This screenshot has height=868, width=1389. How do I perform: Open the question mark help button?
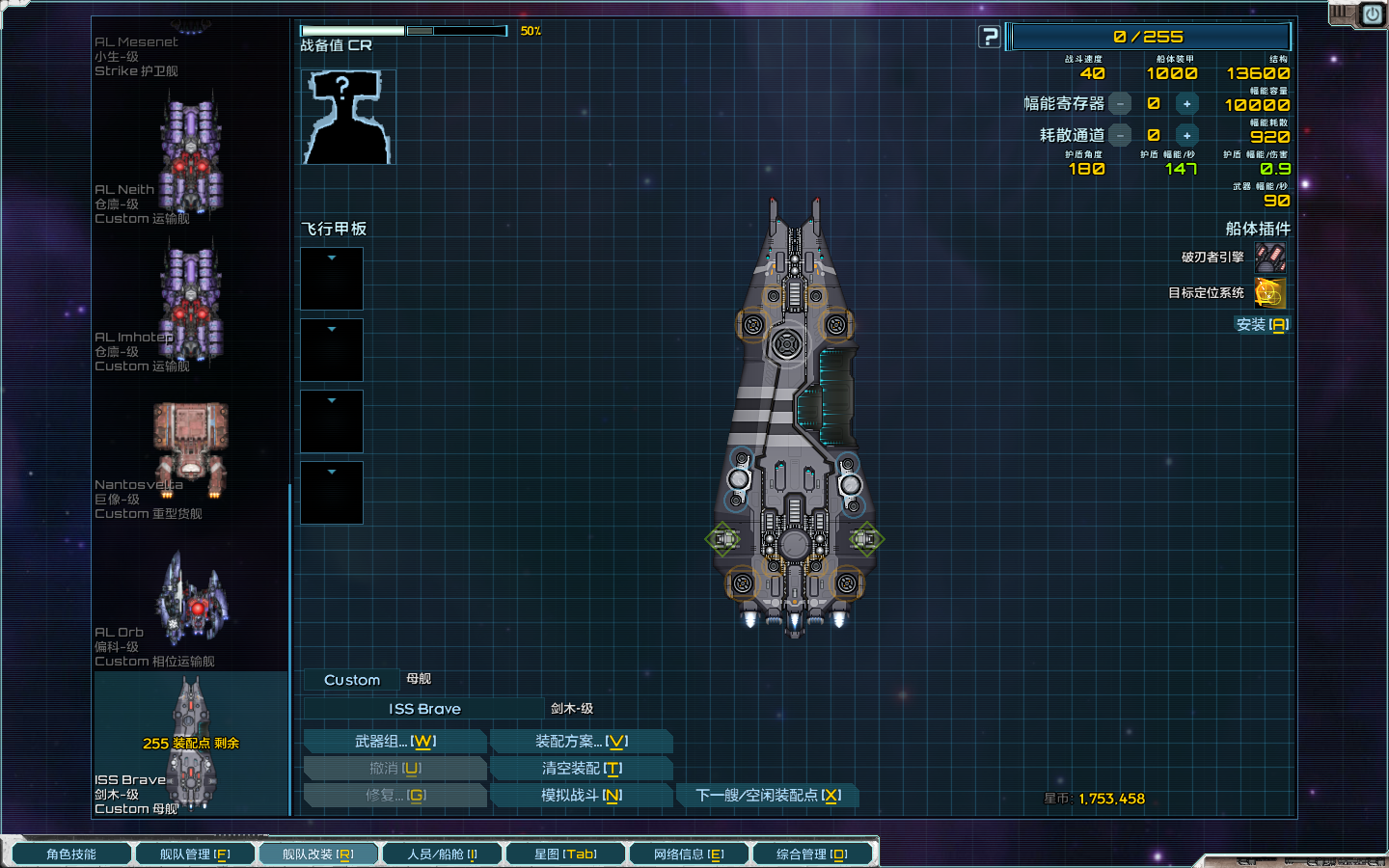[x=990, y=38]
